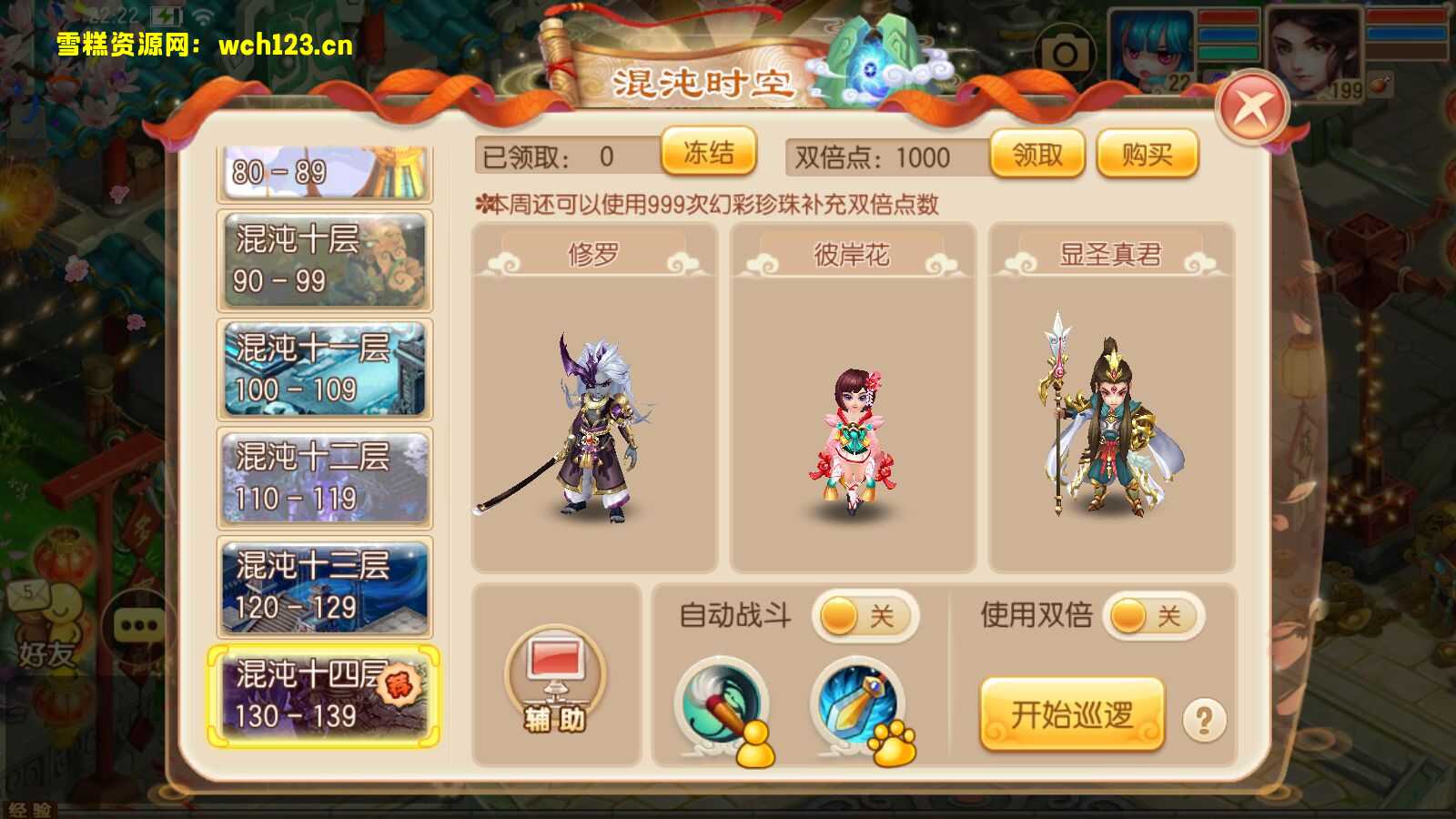Expand the 混沌十四层 130-139 floor entry
1456x819 pixels.
[x=323, y=696]
